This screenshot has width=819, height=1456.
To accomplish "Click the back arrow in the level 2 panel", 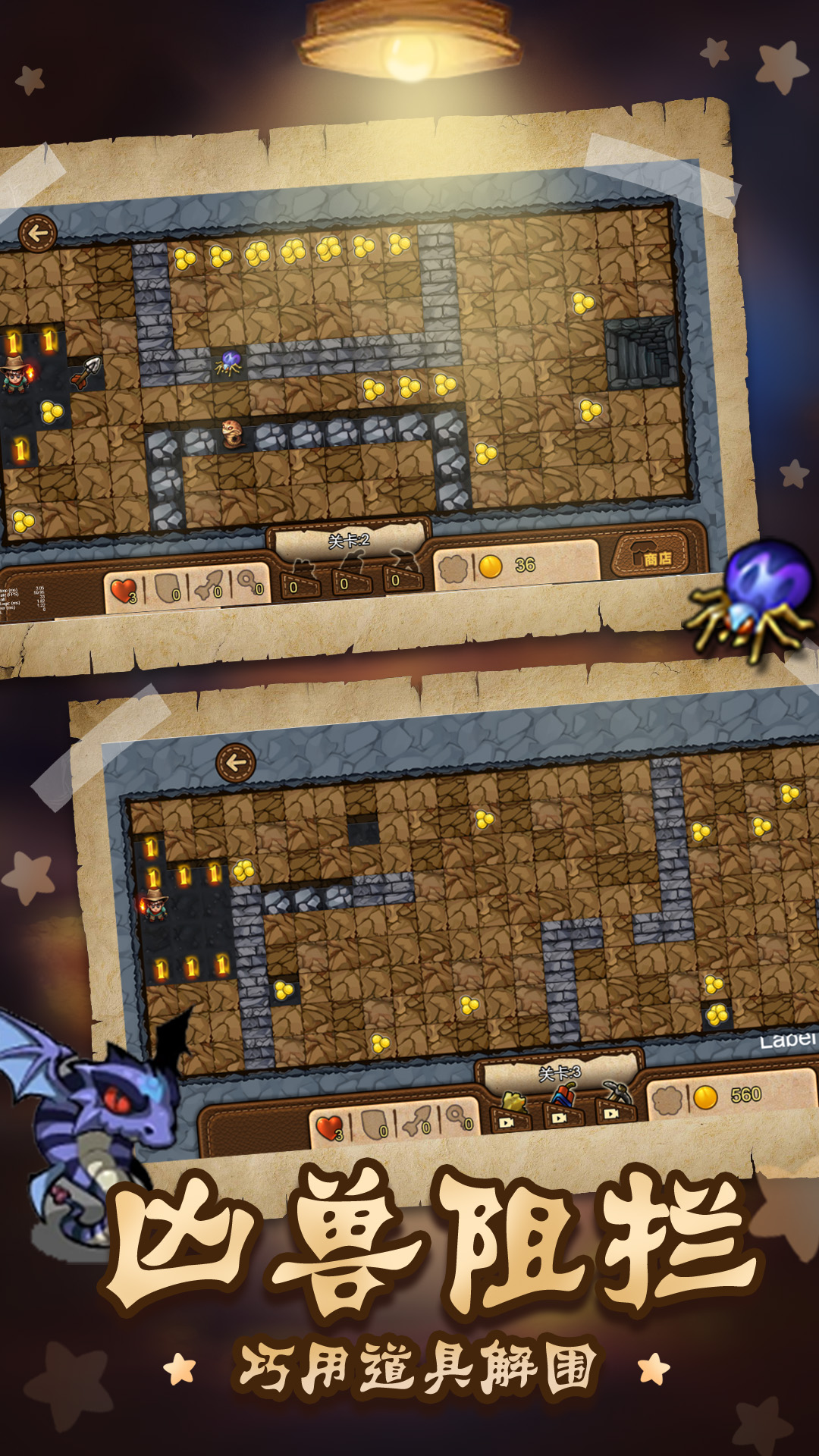I will (x=38, y=234).
